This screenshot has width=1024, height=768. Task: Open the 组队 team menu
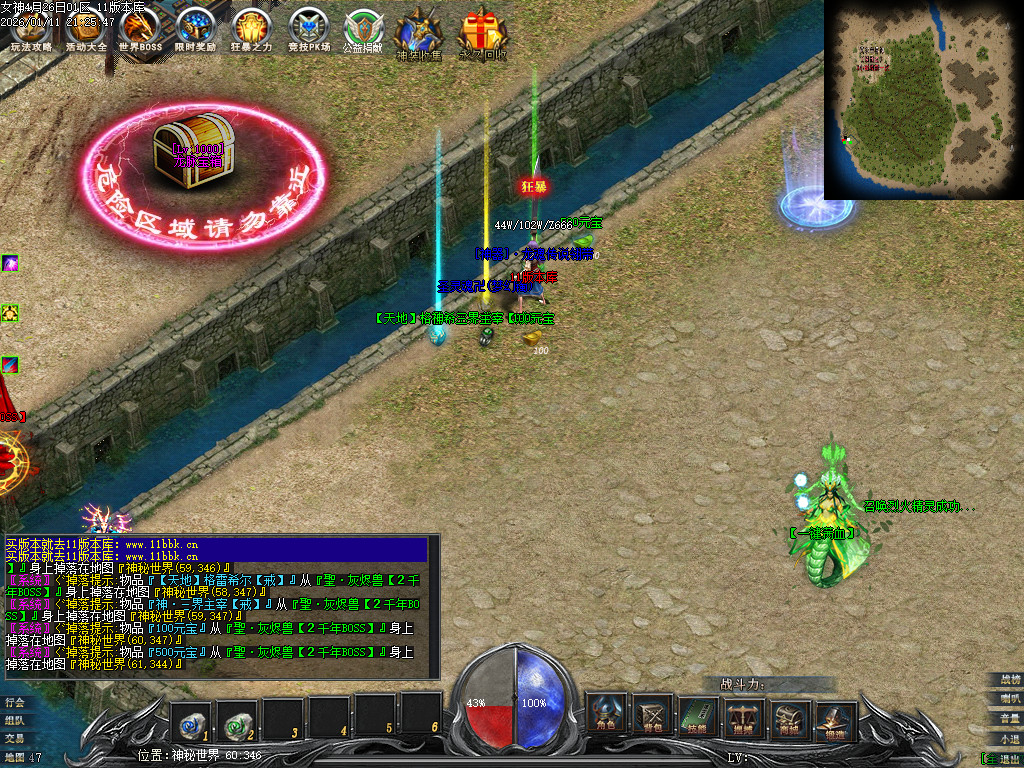pos(14,720)
